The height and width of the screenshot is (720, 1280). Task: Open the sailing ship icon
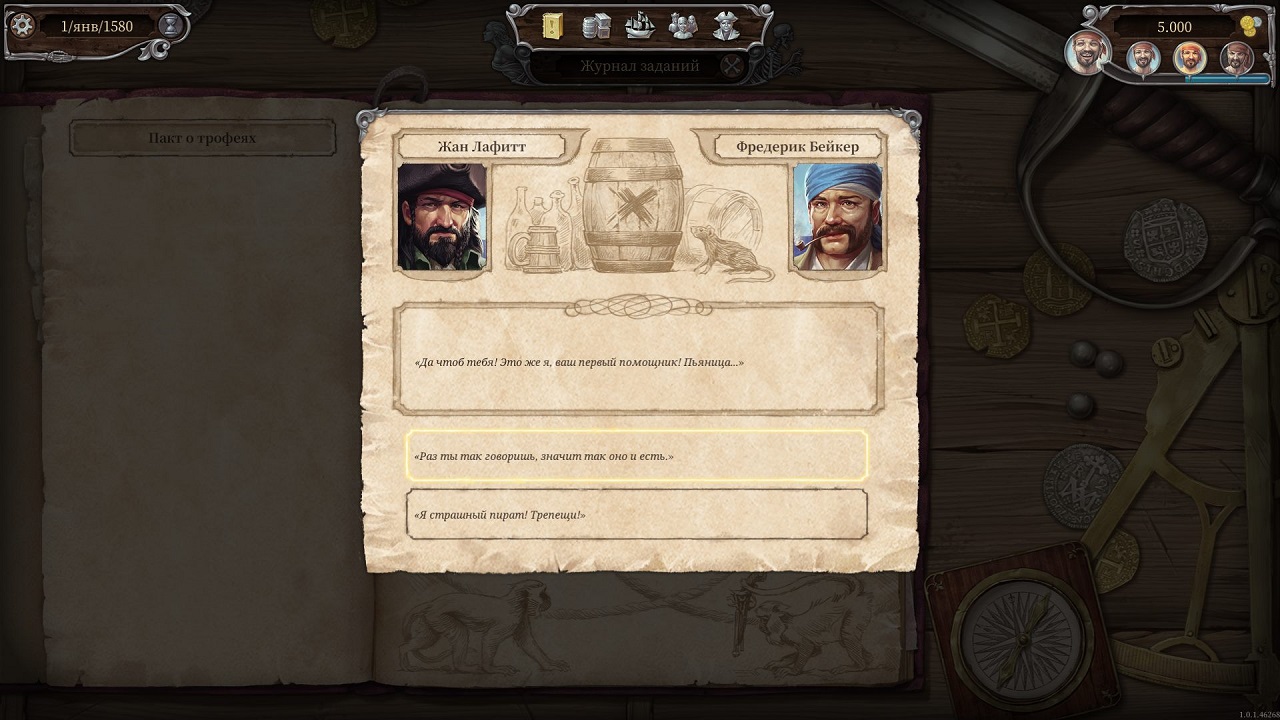(x=640, y=26)
